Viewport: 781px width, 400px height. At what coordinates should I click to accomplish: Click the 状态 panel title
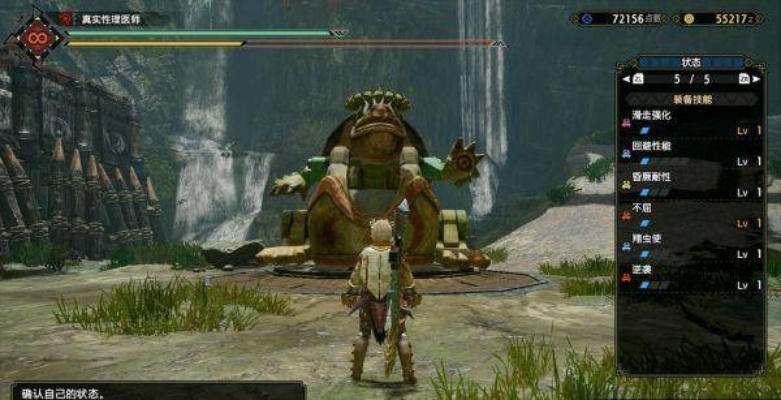(692, 62)
